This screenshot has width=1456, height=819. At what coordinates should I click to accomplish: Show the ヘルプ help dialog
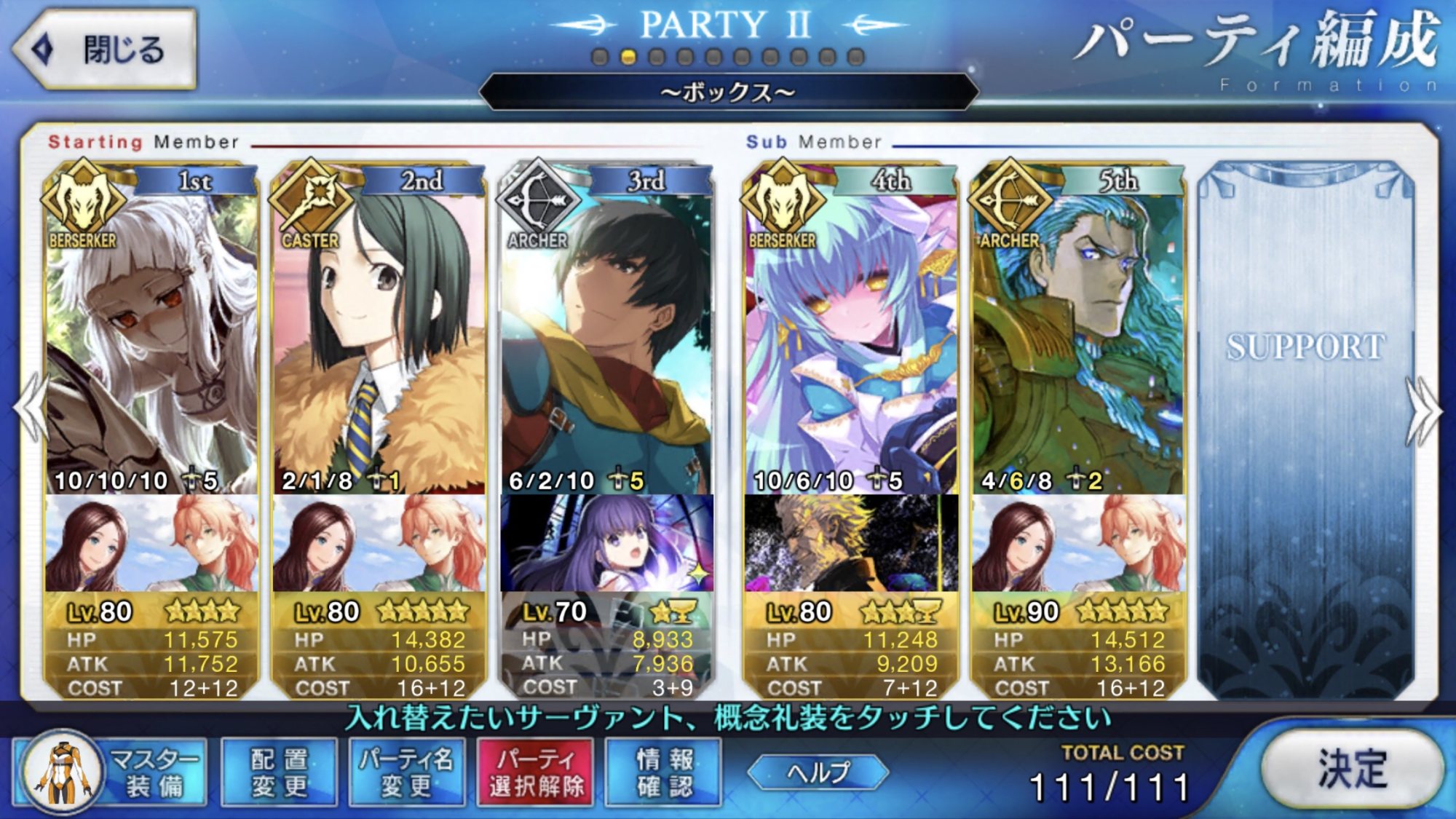(x=818, y=772)
